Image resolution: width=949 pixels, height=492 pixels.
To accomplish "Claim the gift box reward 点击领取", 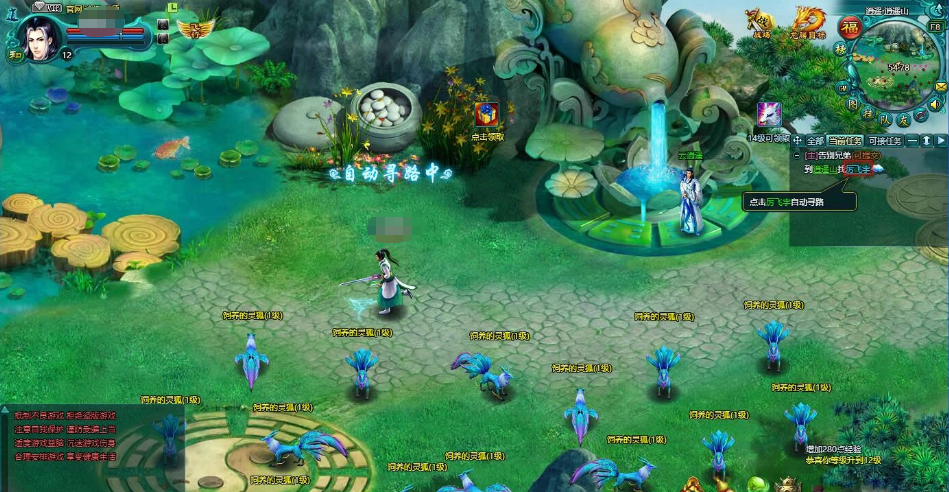I will point(487,115).
